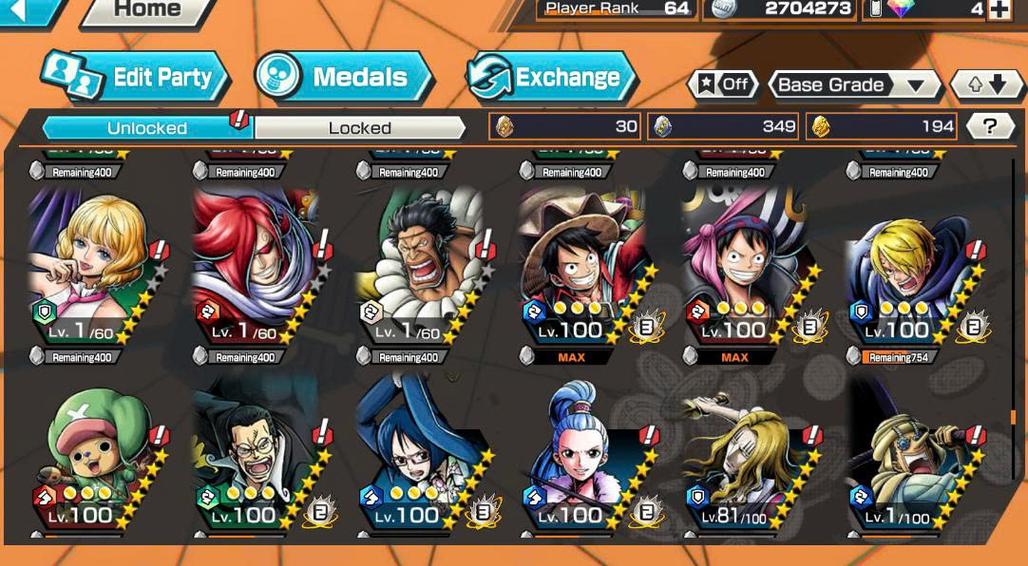Switch to the Locked tab
The image size is (1028, 566).
tap(359, 128)
